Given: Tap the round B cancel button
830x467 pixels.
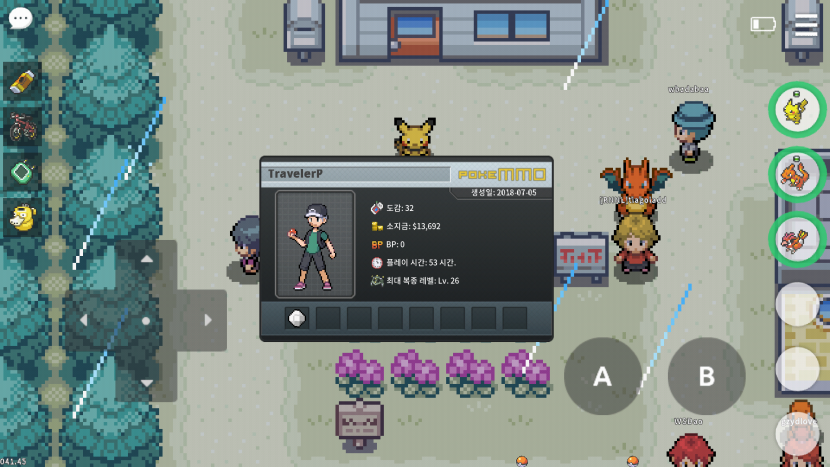Looking at the screenshot, I should click(706, 376).
